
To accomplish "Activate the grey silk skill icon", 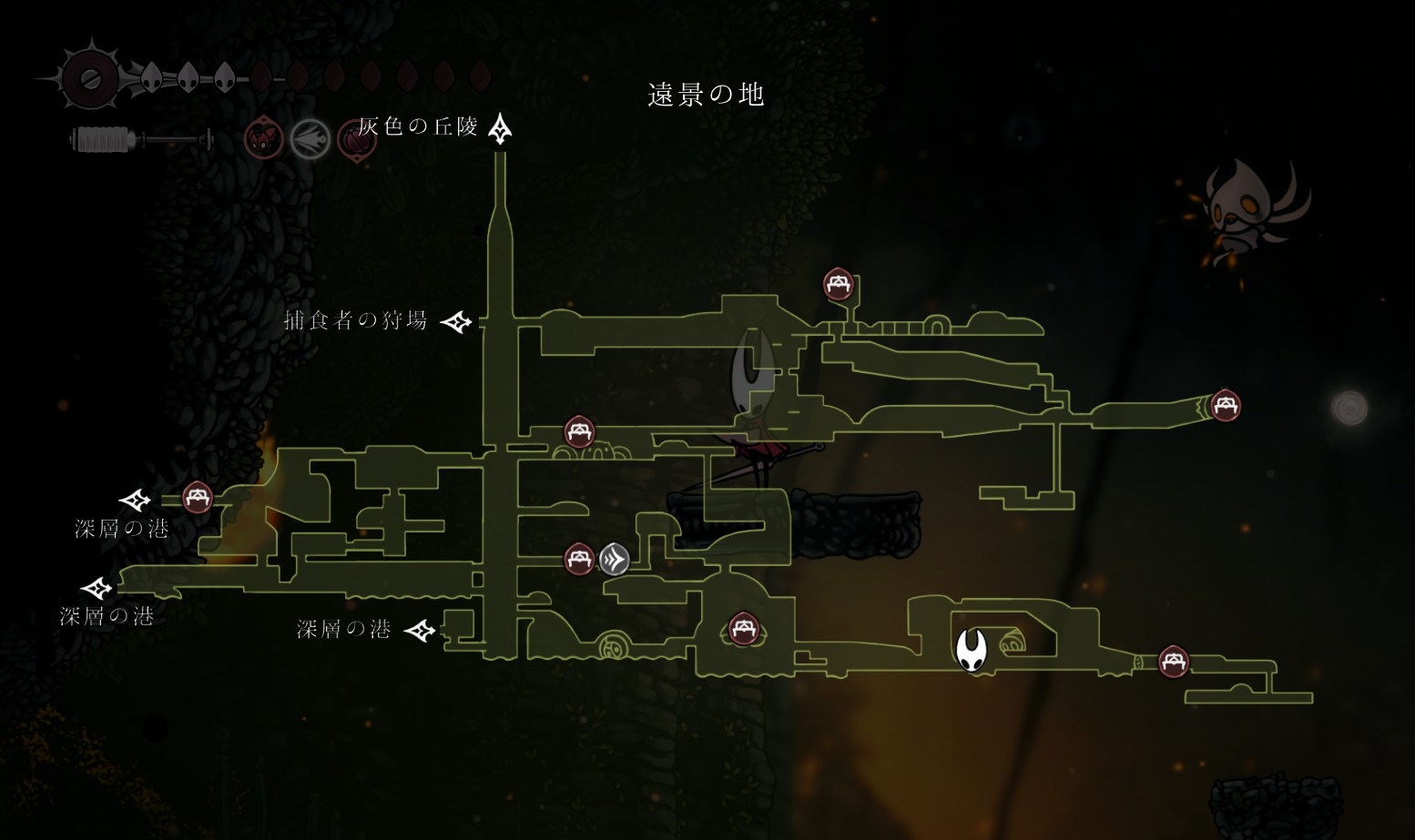I will (x=310, y=139).
